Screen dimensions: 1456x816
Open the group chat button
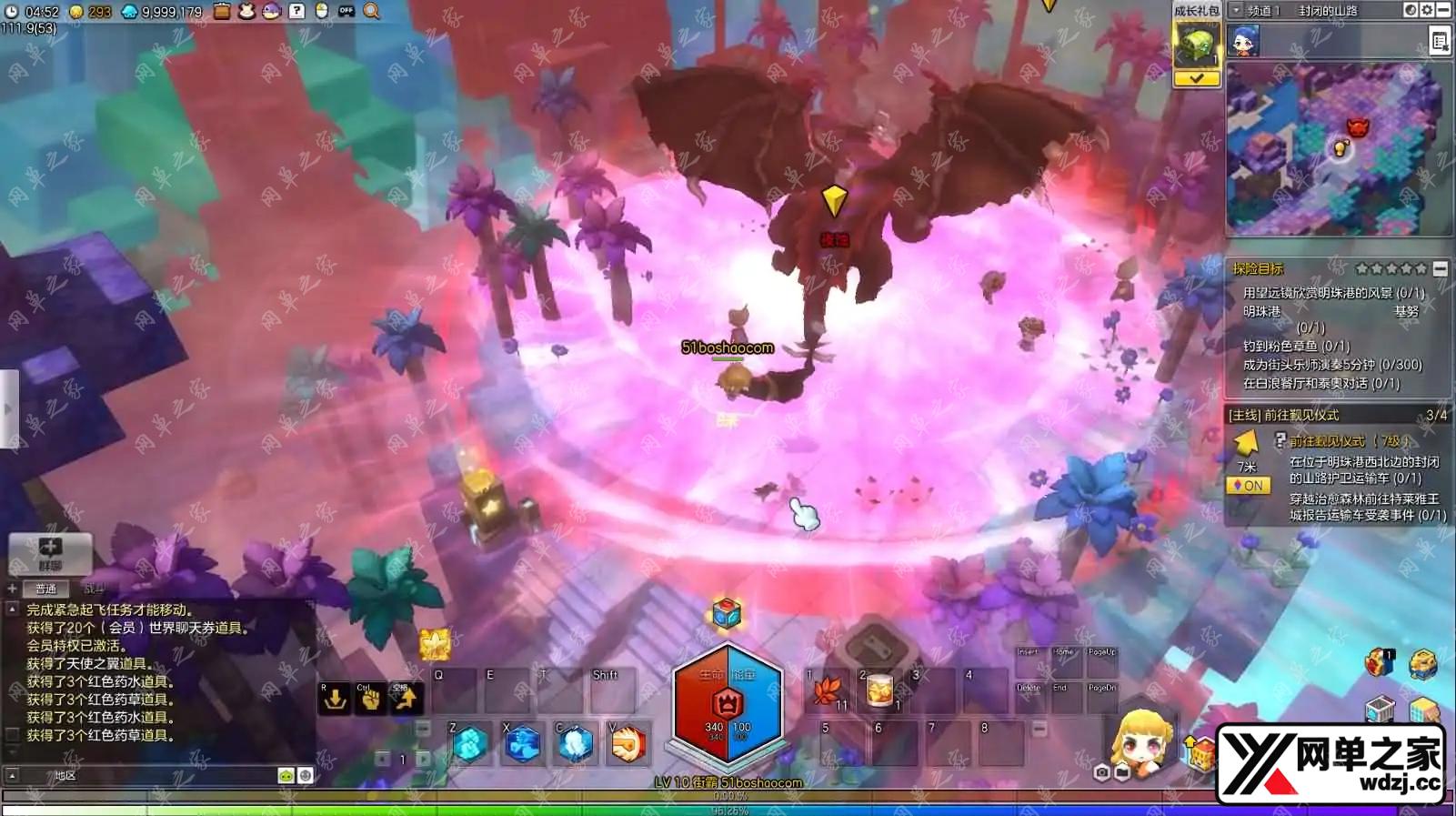[50, 552]
